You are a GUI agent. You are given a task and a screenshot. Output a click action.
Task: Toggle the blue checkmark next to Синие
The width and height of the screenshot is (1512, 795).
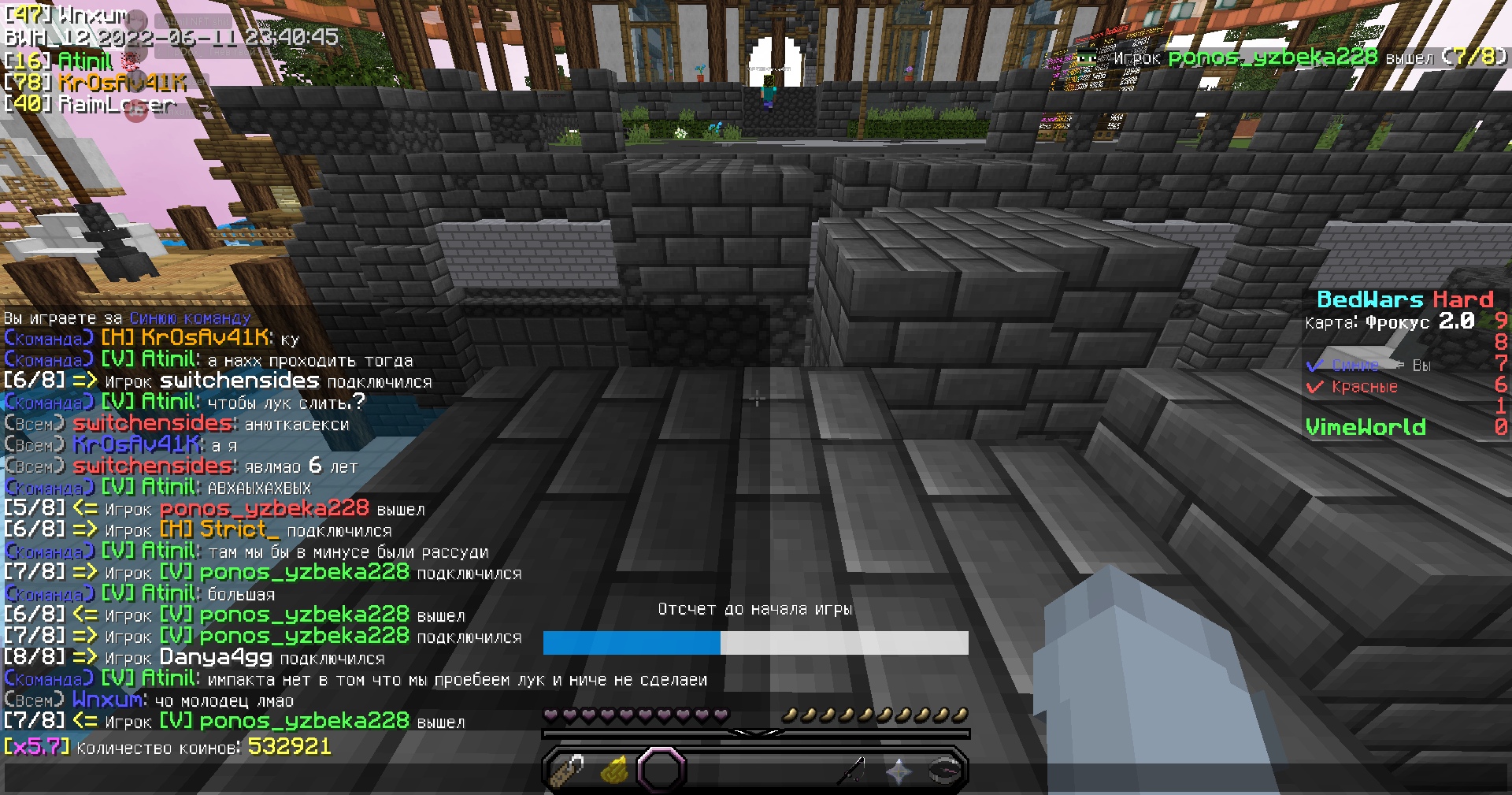tap(1314, 365)
